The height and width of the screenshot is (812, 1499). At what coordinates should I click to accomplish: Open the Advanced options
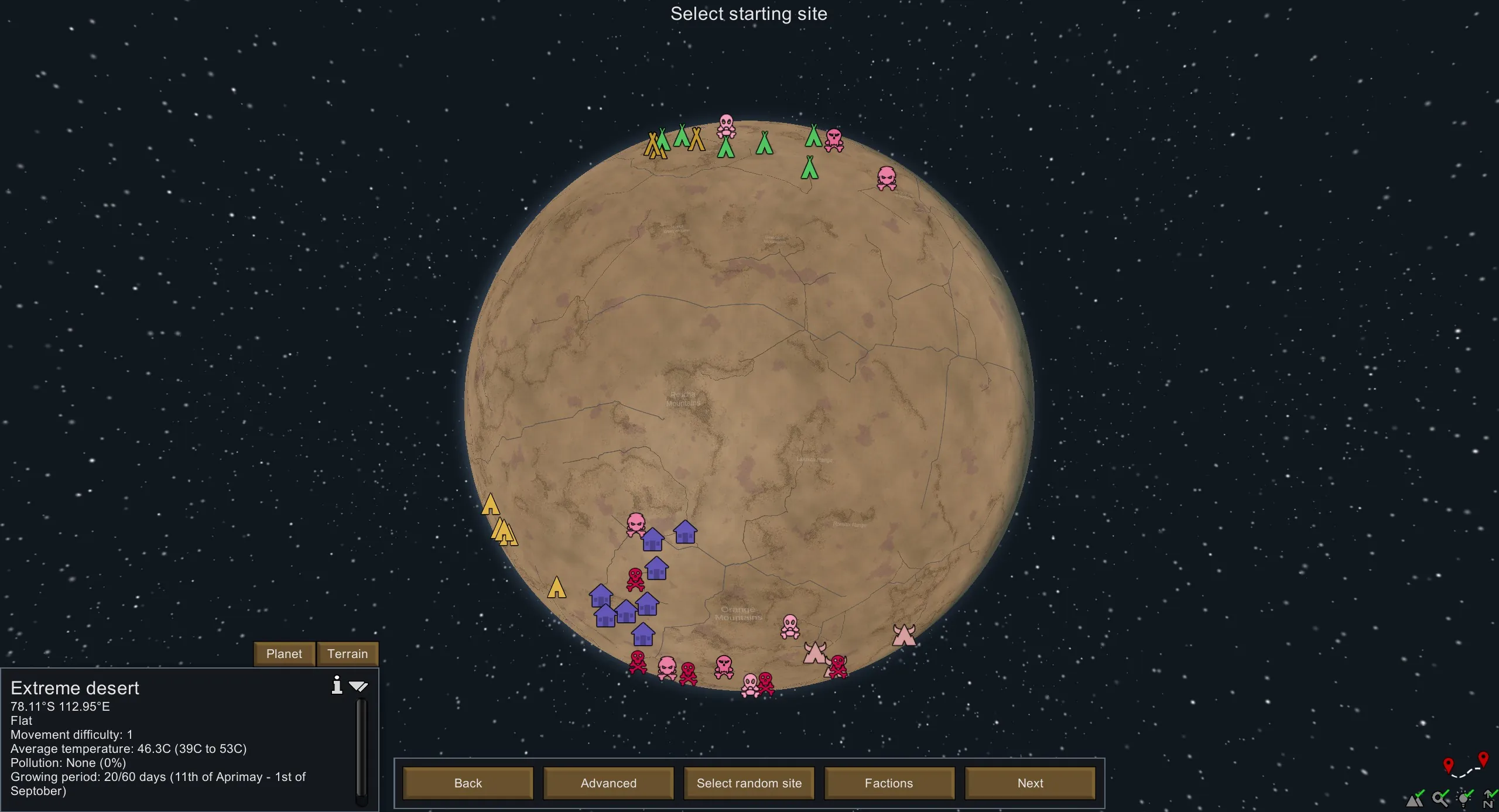[608, 783]
